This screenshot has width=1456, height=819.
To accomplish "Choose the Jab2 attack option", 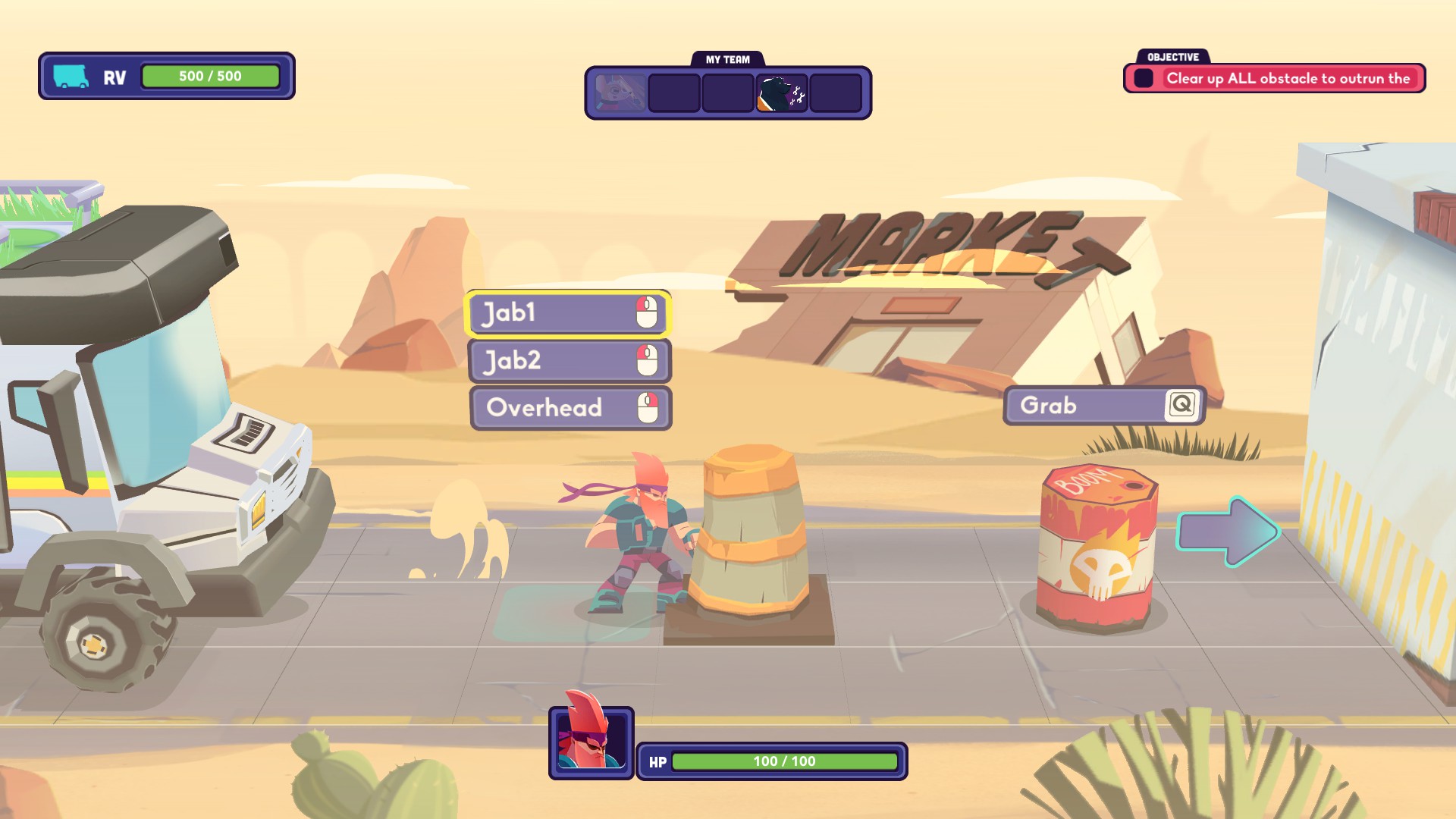I will [570, 361].
